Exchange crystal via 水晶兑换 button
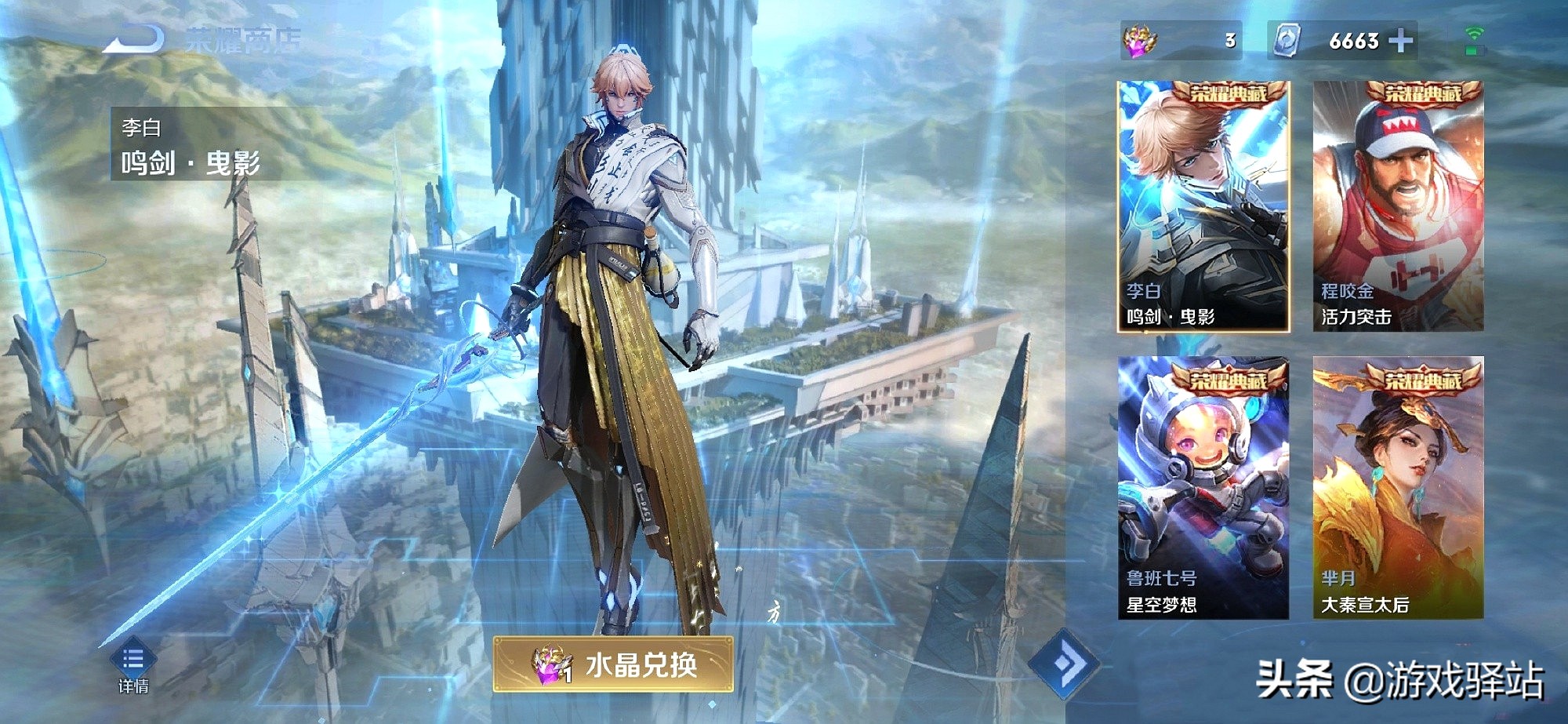This screenshot has height=724, width=1568. click(x=613, y=664)
